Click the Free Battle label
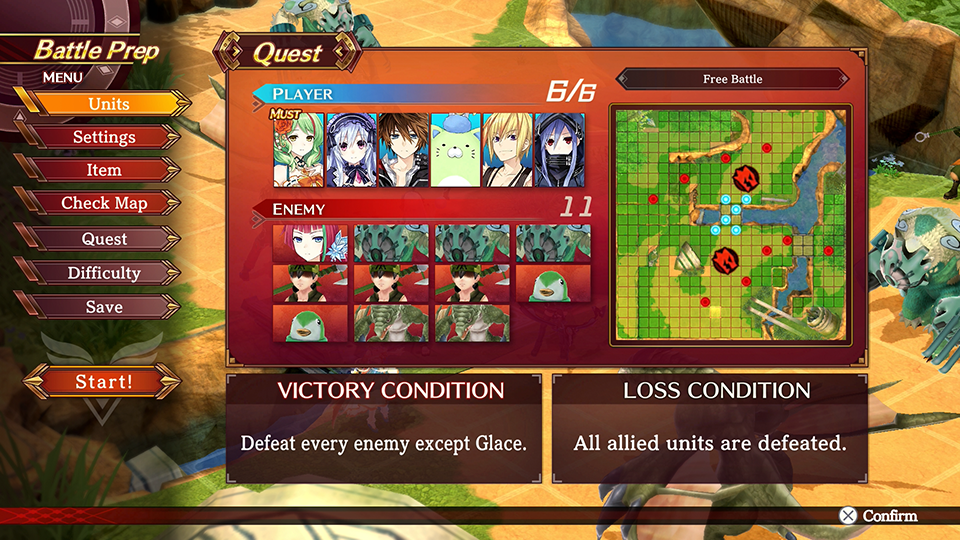Viewport: 960px width, 540px height. point(732,79)
